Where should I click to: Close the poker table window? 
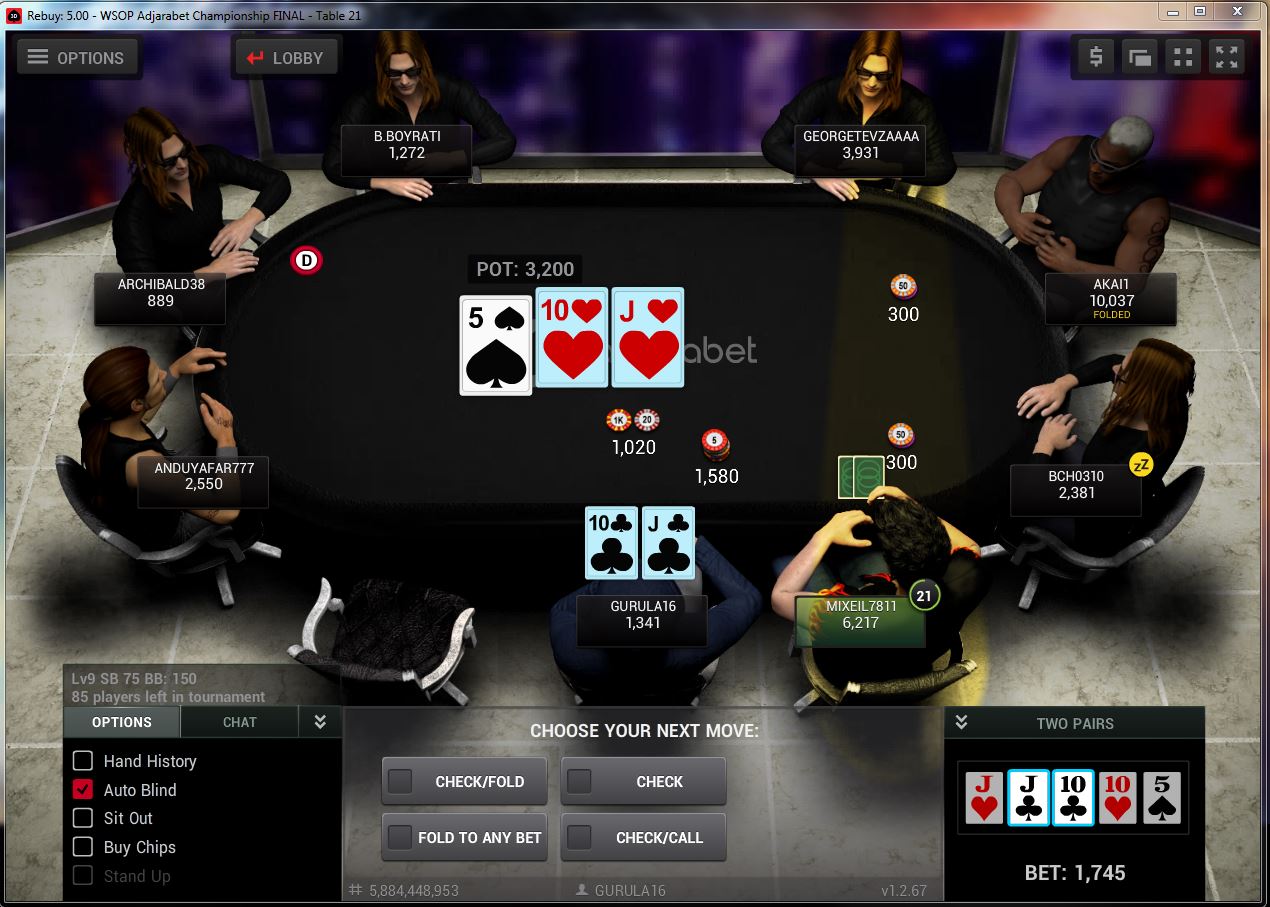pyautogui.click(x=1239, y=11)
